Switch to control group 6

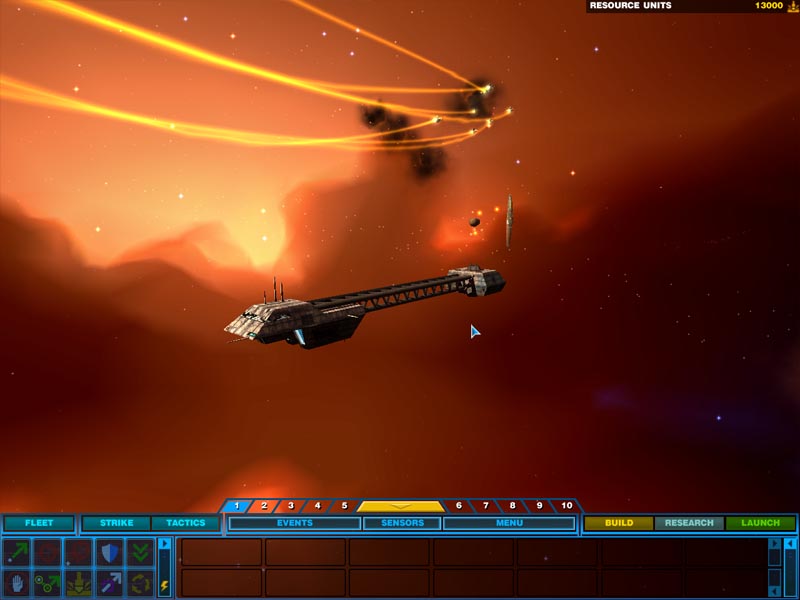459,506
